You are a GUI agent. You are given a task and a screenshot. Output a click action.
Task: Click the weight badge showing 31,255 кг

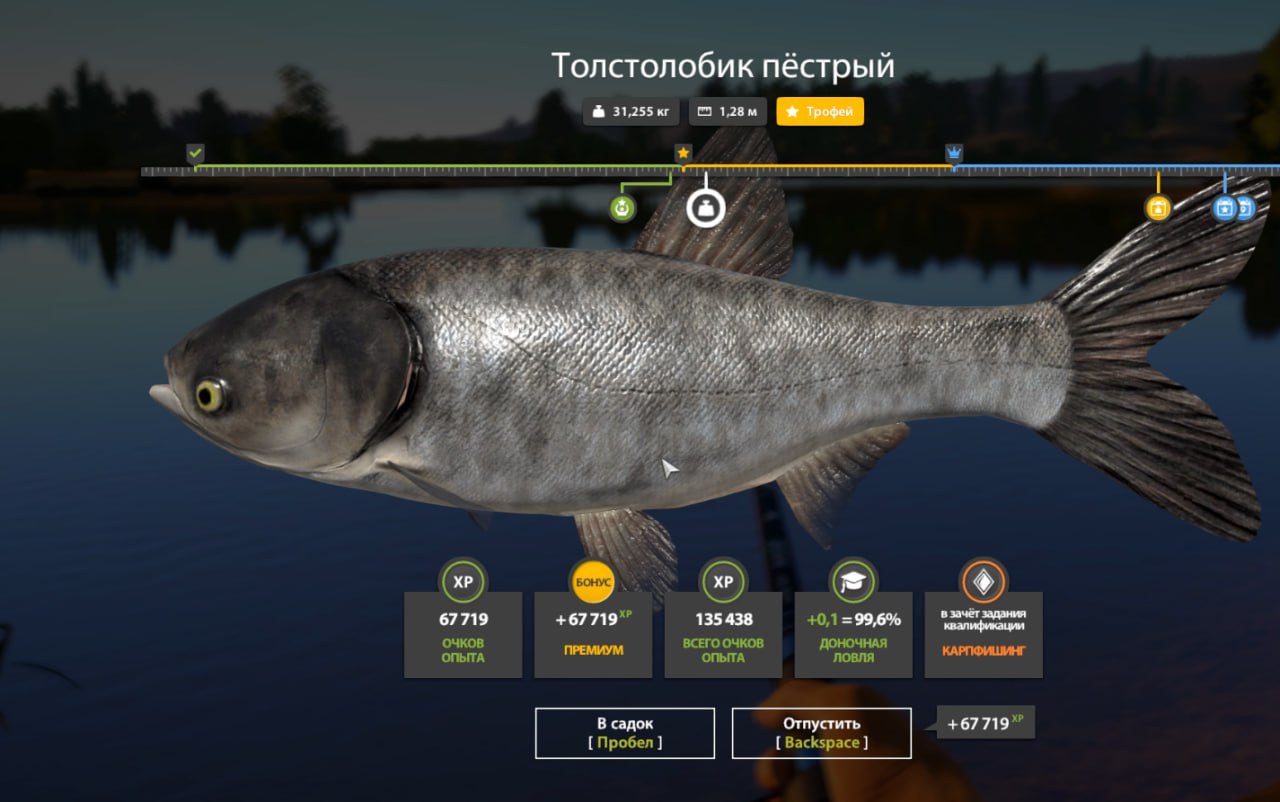pos(632,111)
